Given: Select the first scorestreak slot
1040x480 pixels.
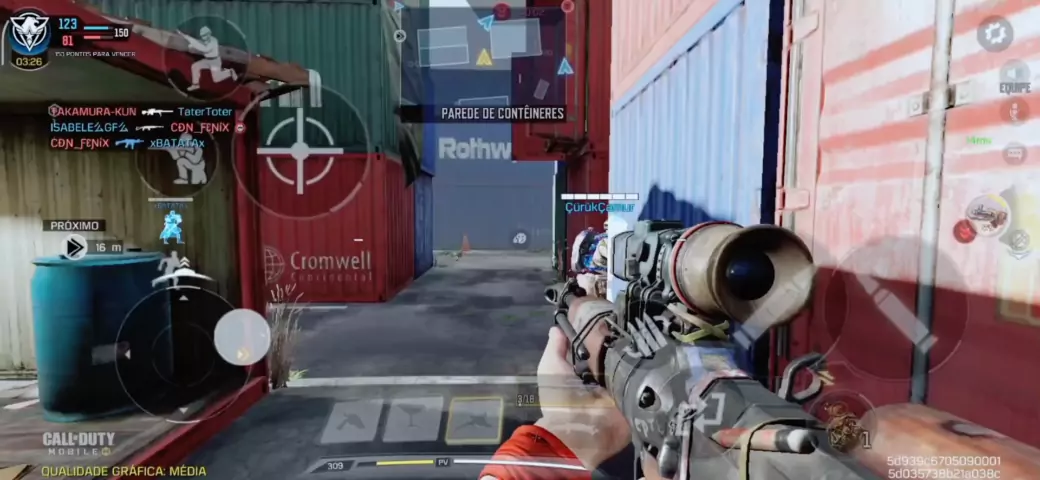Looking at the screenshot, I should pyautogui.click(x=351, y=421).
